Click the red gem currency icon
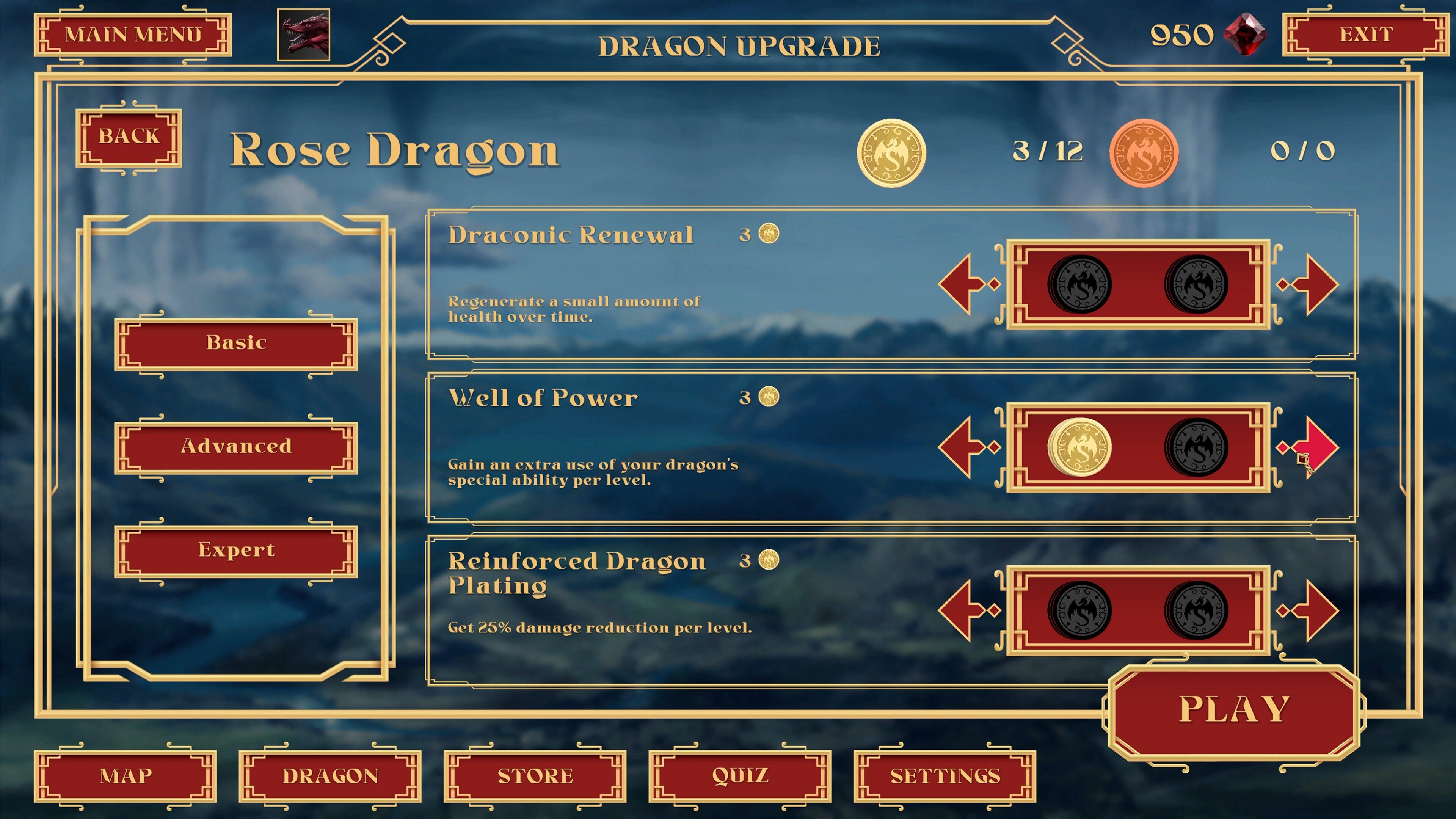 tap(1246, 36)
